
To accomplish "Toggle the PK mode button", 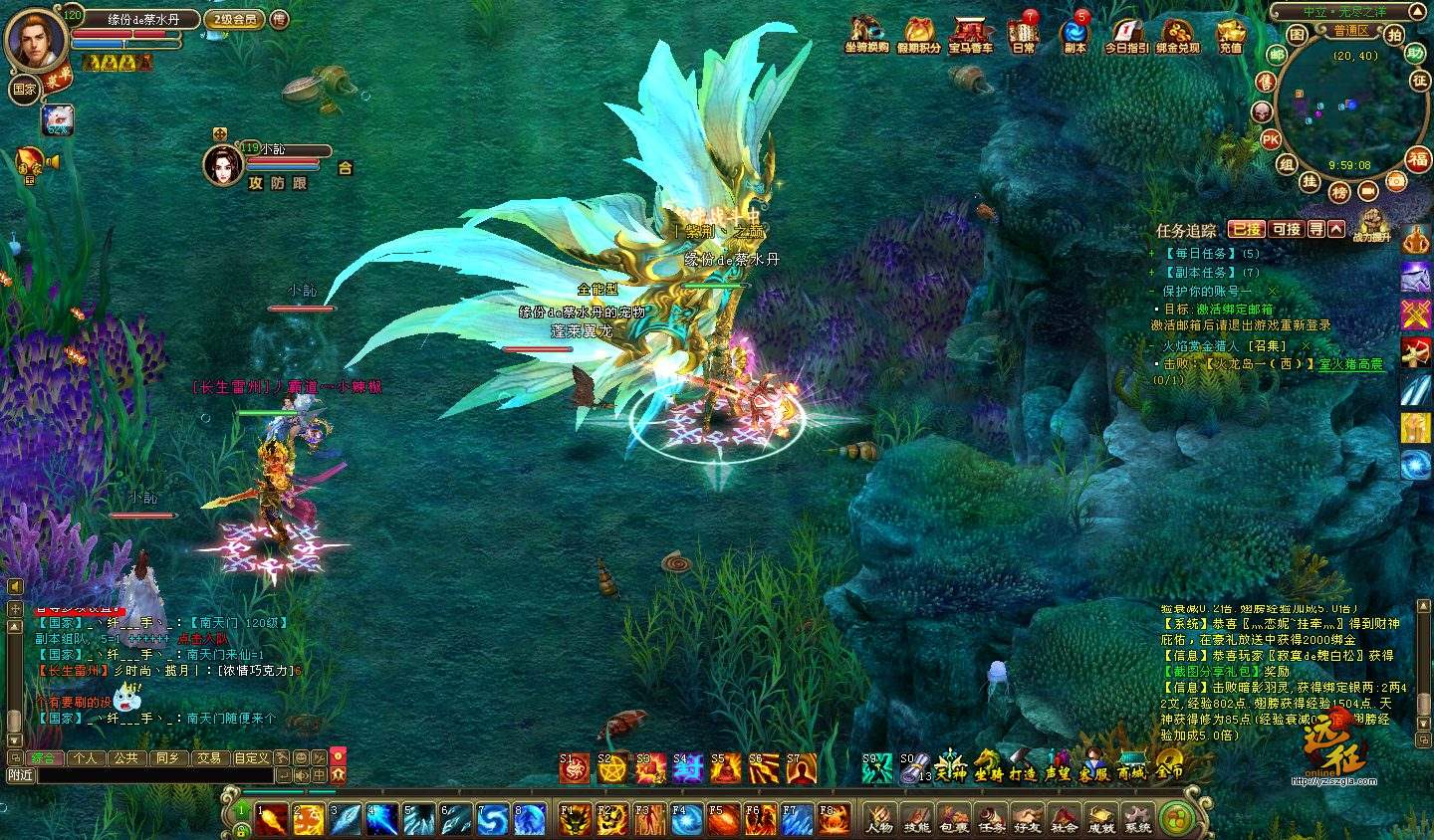I will pos(1271,140).
